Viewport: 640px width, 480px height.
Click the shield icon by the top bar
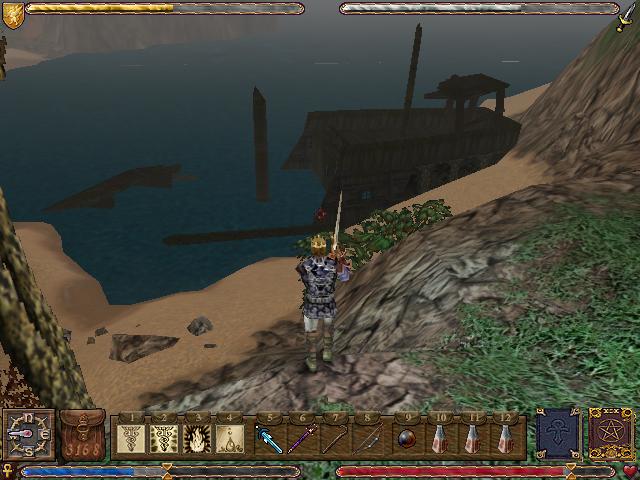pyautogui.click(x=12, y=12)
